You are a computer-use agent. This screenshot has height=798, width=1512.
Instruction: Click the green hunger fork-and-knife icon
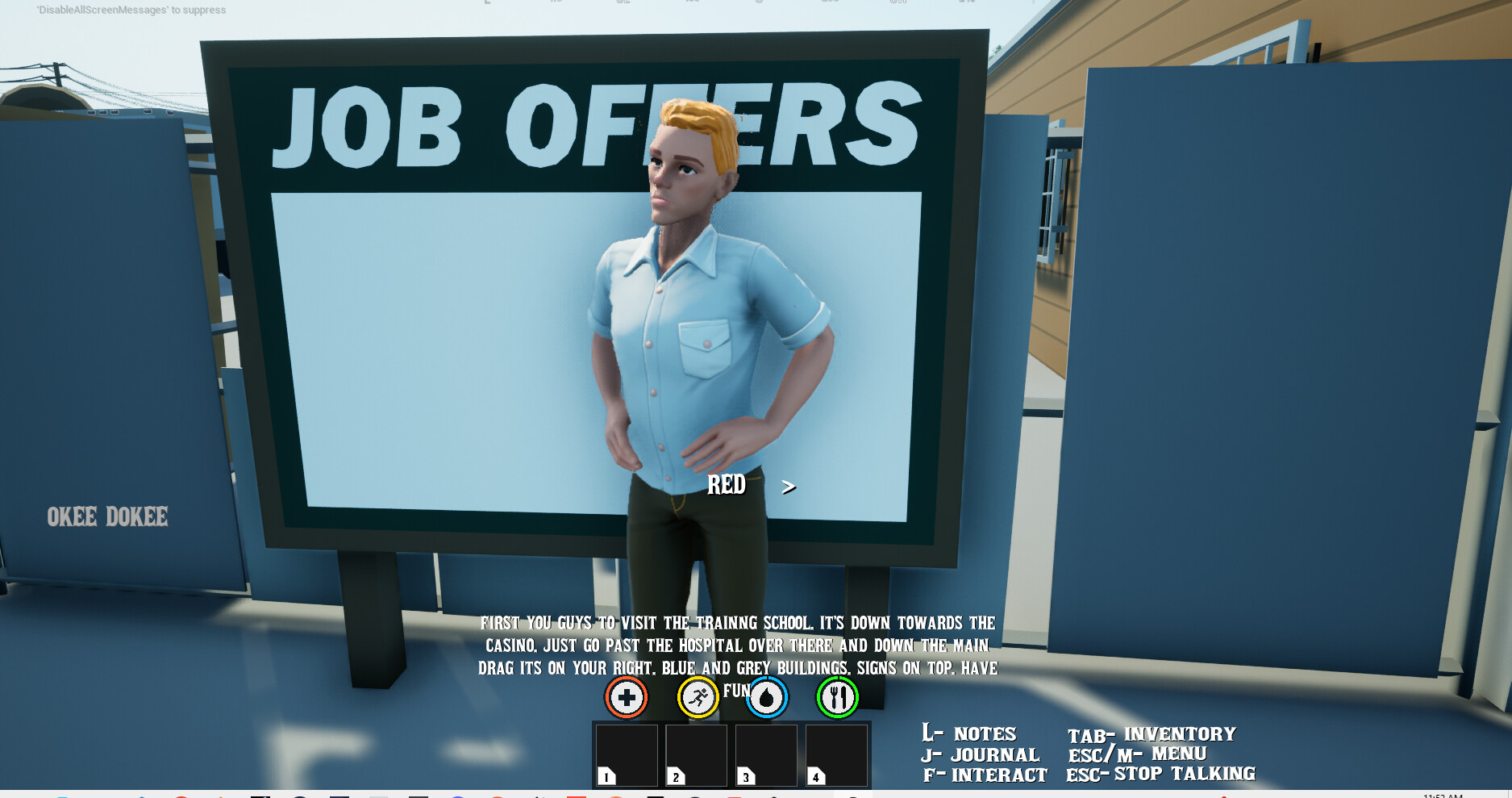coord(837,696)
